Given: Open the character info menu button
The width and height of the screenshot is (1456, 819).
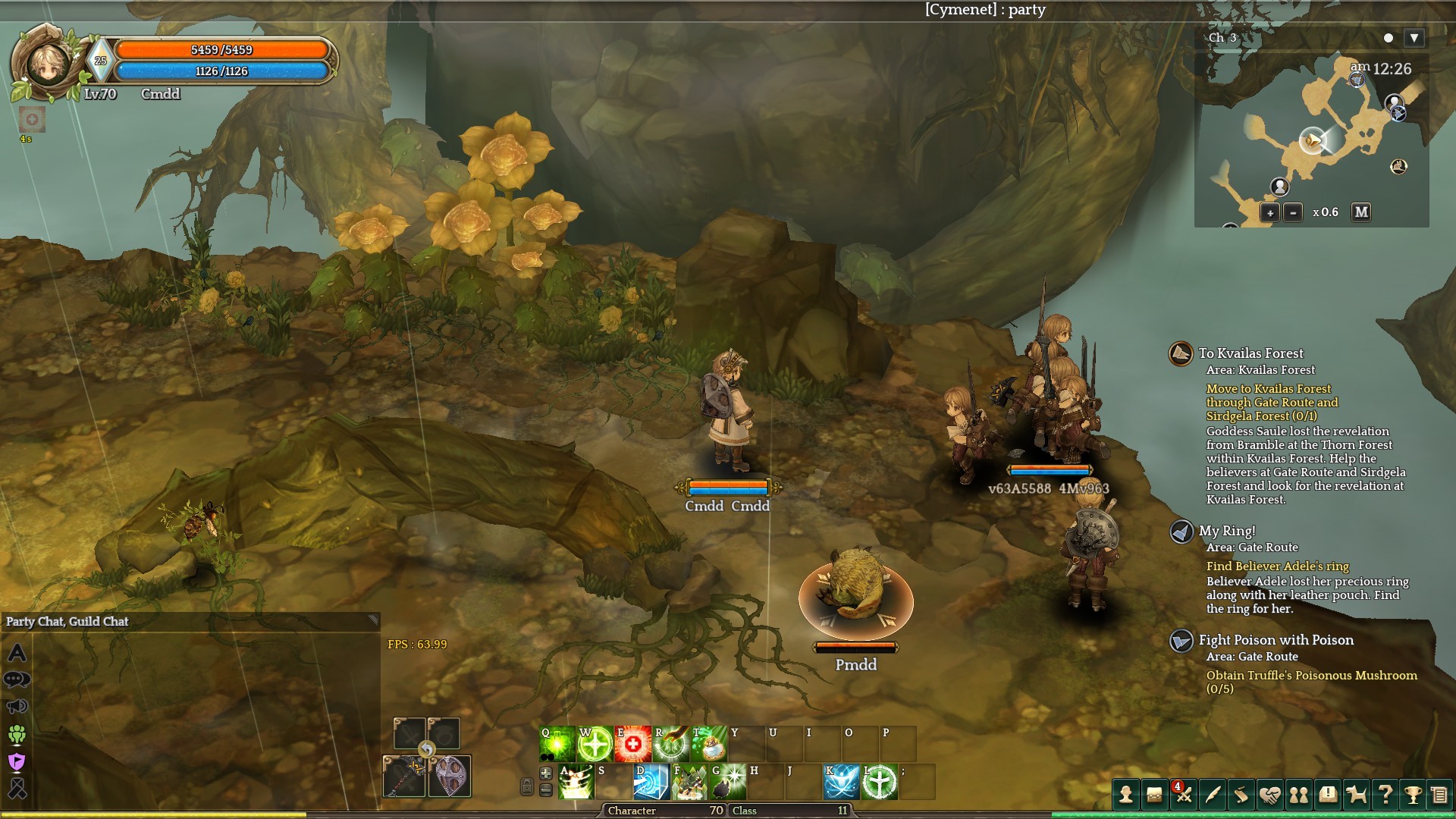Looking at the screenshot, I should pyautogui.click(x=1126, y=795).
